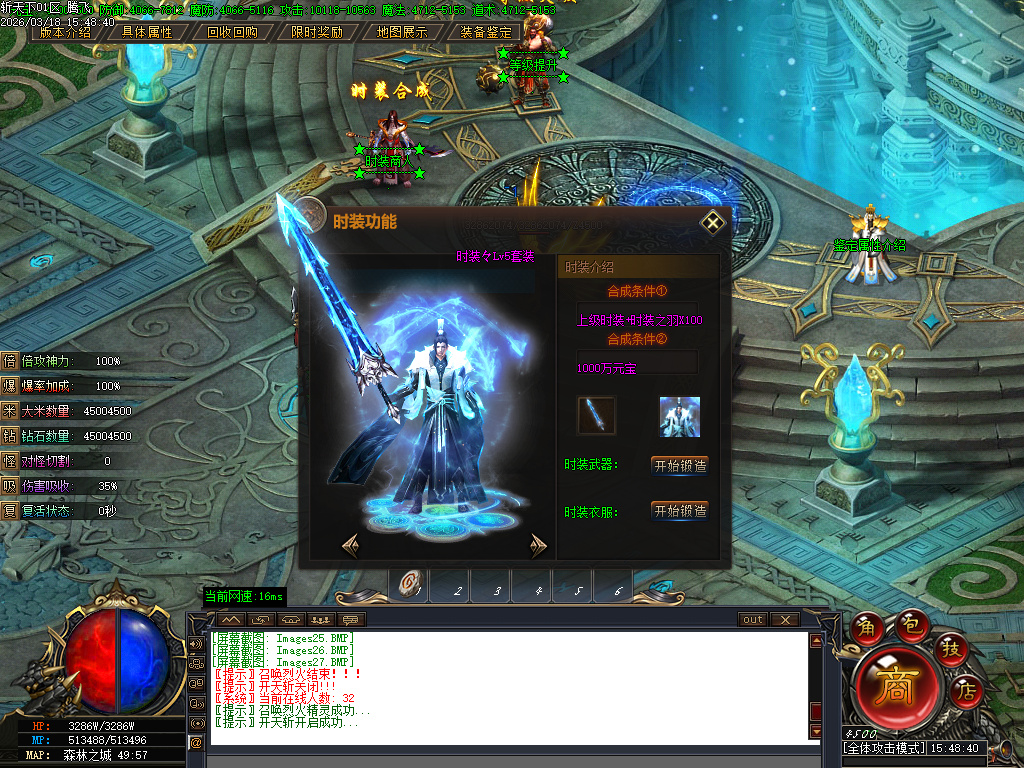Close the 时装功能 costume window

point(712,222)
